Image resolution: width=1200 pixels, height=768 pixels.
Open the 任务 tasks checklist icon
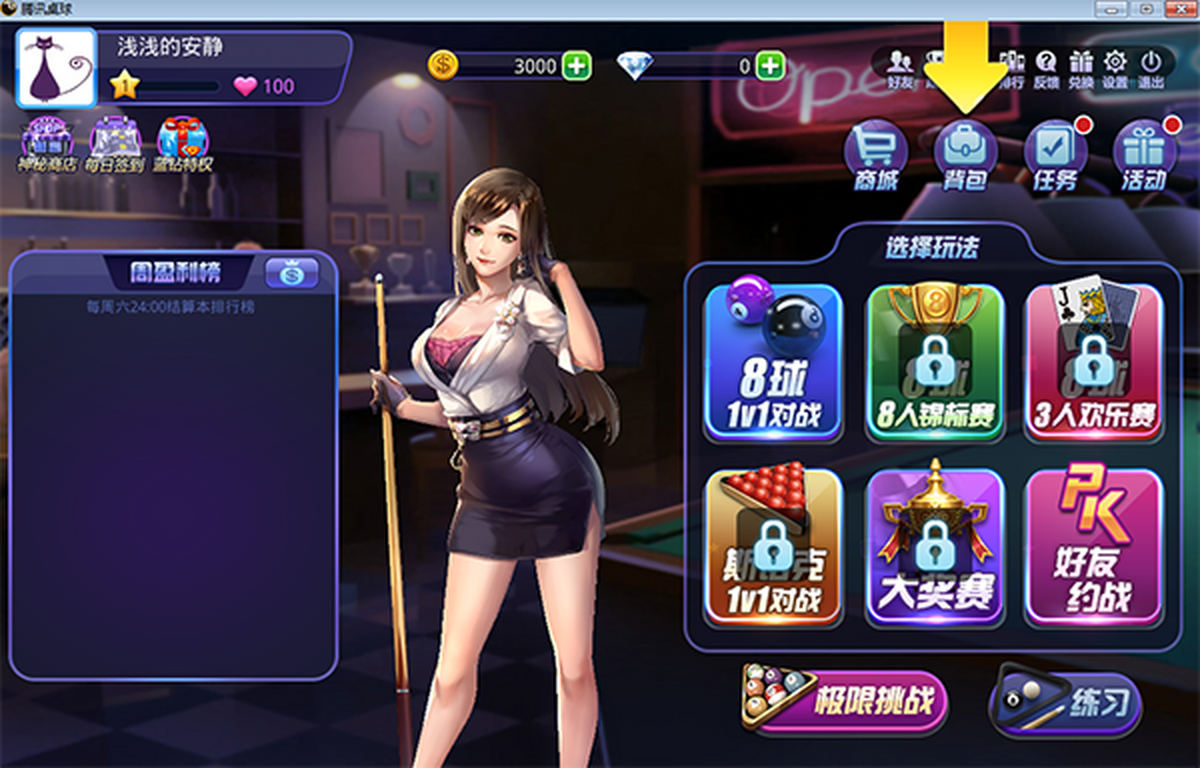pos(1055,155)
